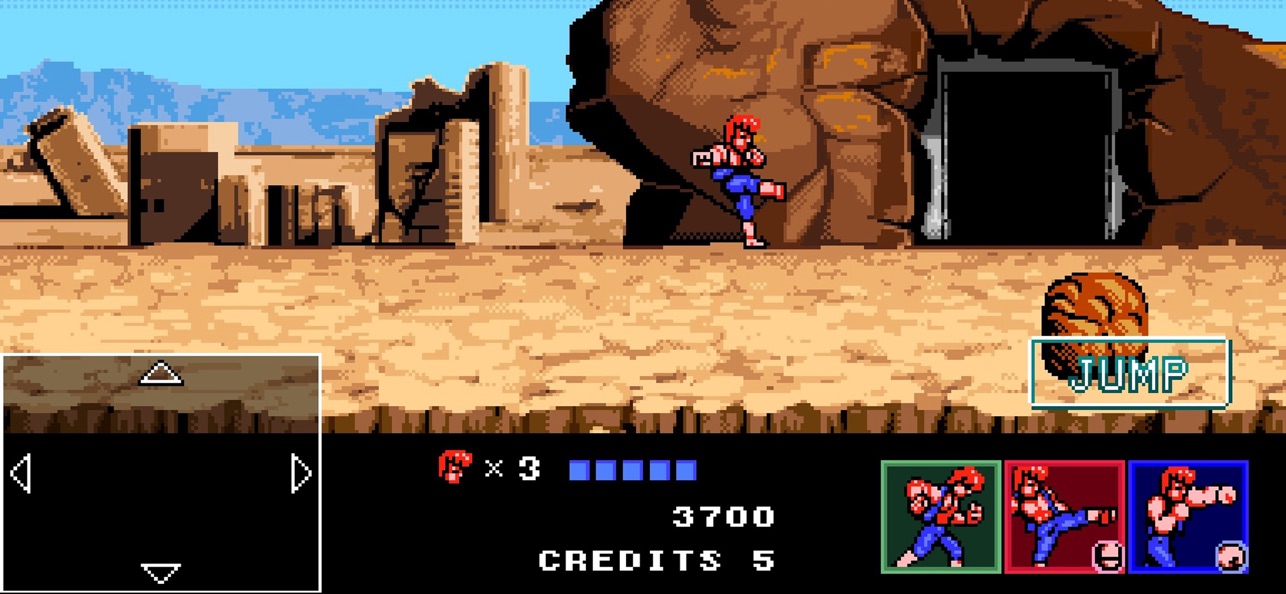
Task: Tap the right arrow on the d-pad
Action: click(x=301, y=473)
